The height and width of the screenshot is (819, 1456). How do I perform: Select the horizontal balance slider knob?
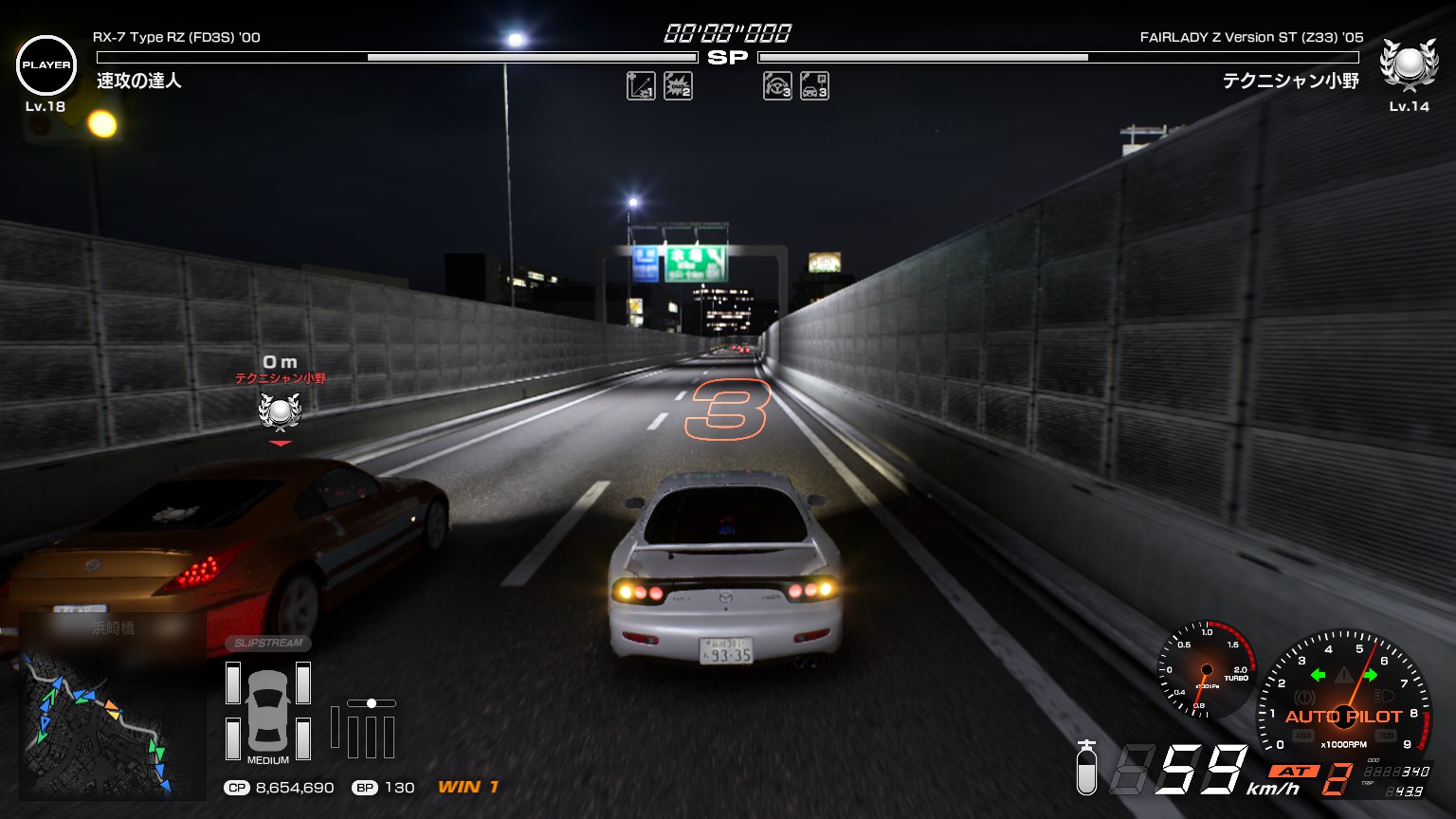(372, 703)
